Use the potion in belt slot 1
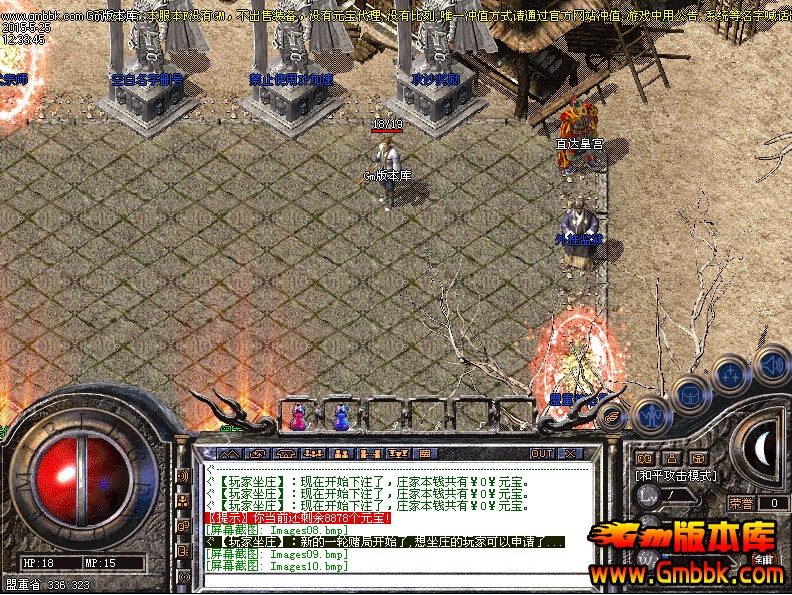The height and width of the screenshot is (595, 792). coord(298,415)
